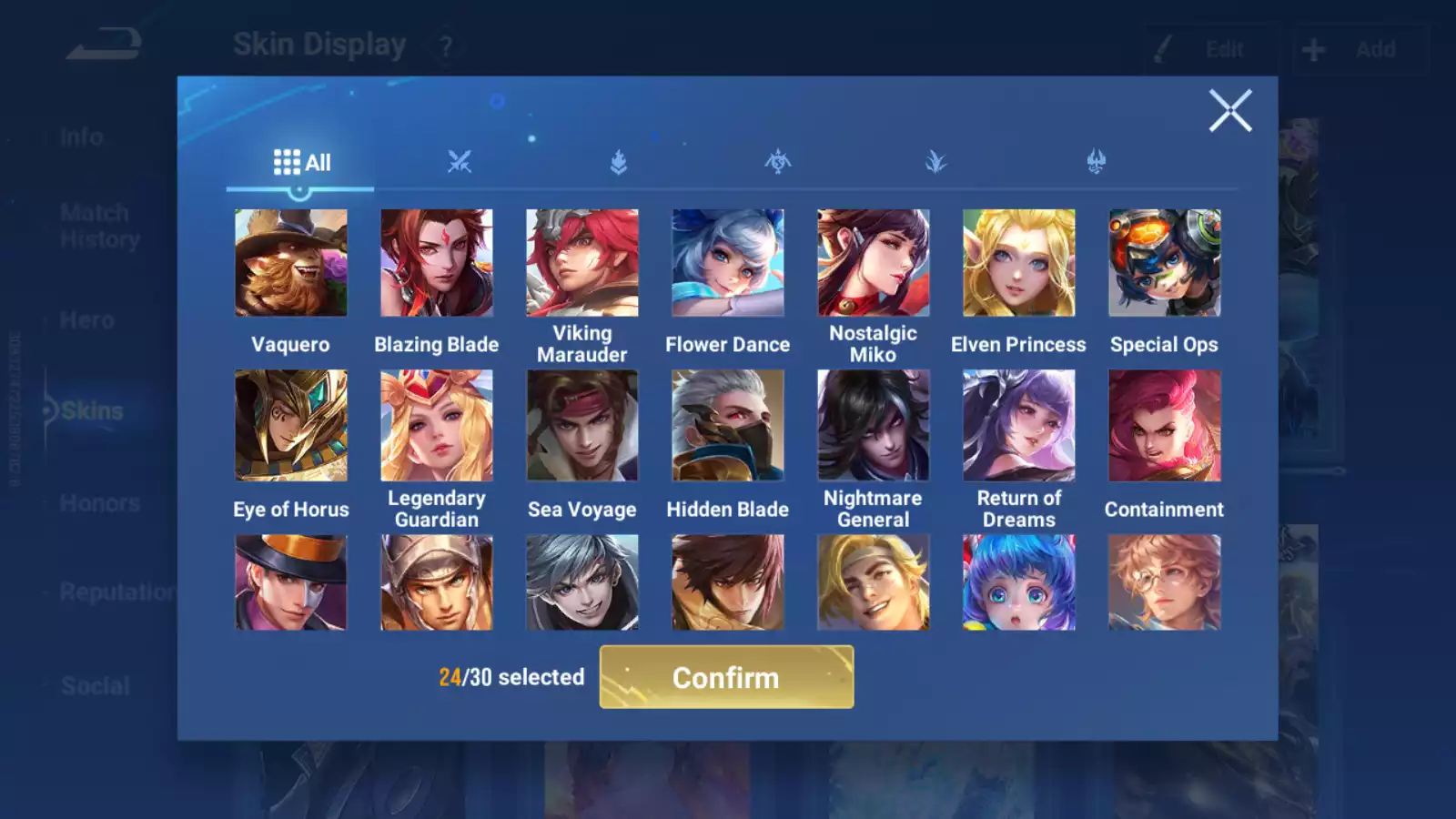Pick the Hidden Blade skin
The width and height of the screenshot is (1456, 819).
click(x=728, y=425)
